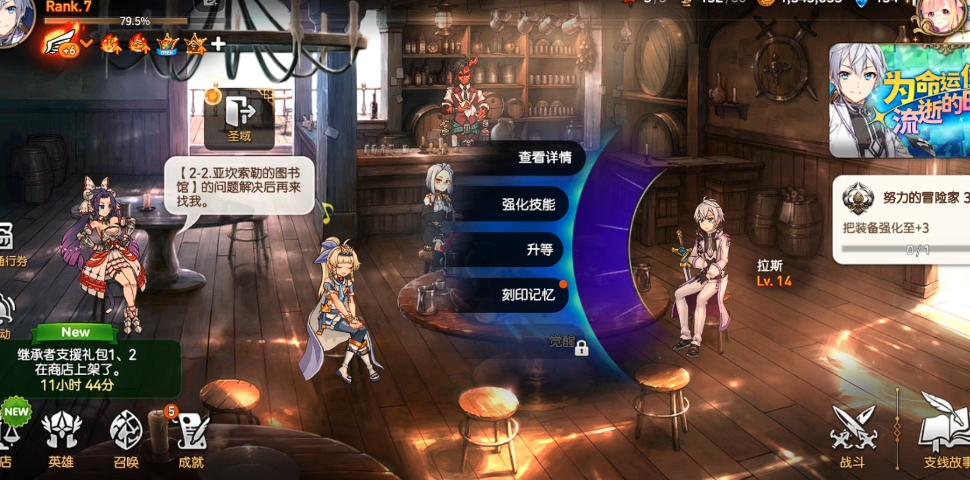
Task: Choose the 强化技能 option
Action: [535, 205]
